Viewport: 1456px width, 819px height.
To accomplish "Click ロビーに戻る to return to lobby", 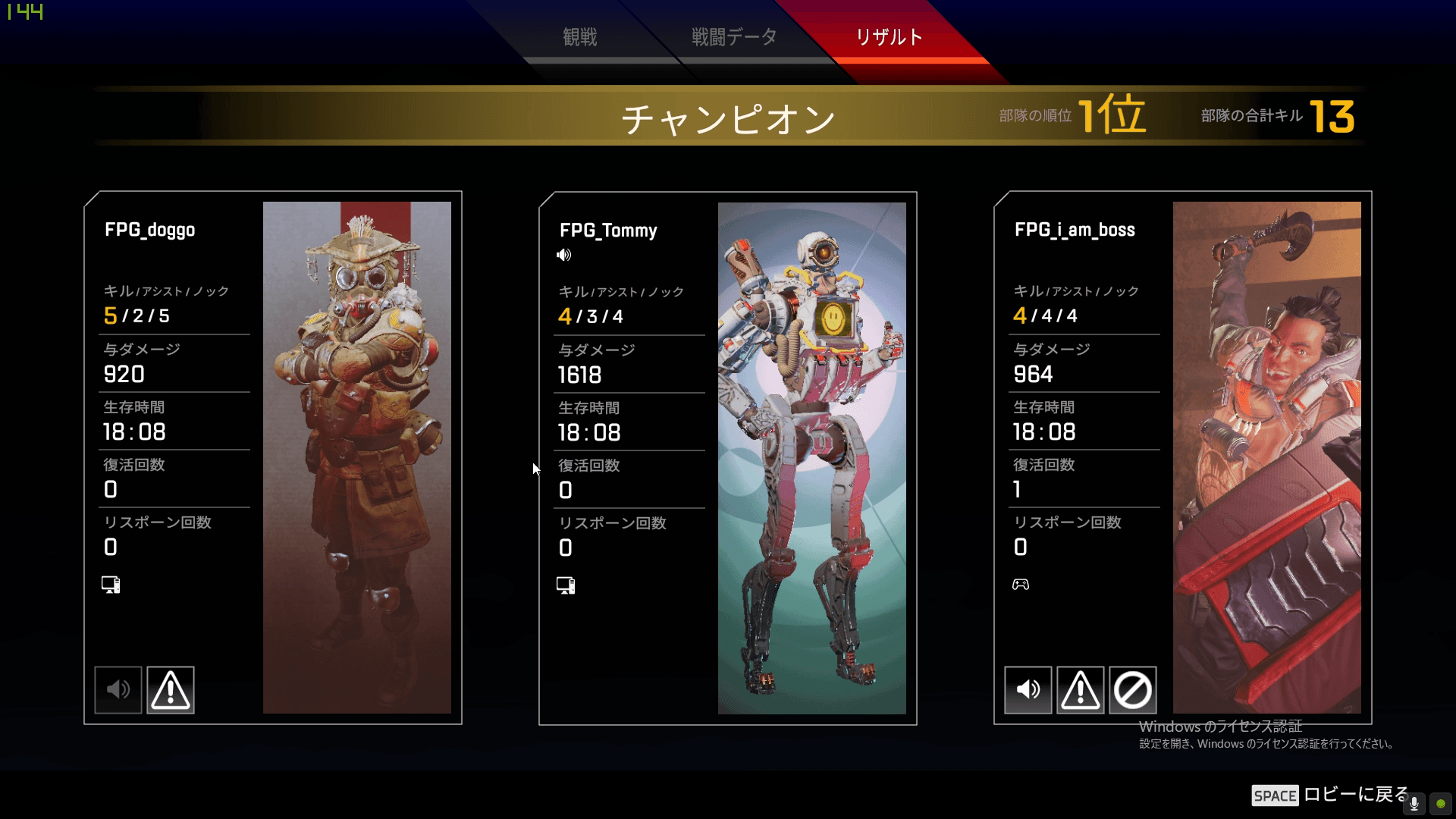I will (1350, 795).
